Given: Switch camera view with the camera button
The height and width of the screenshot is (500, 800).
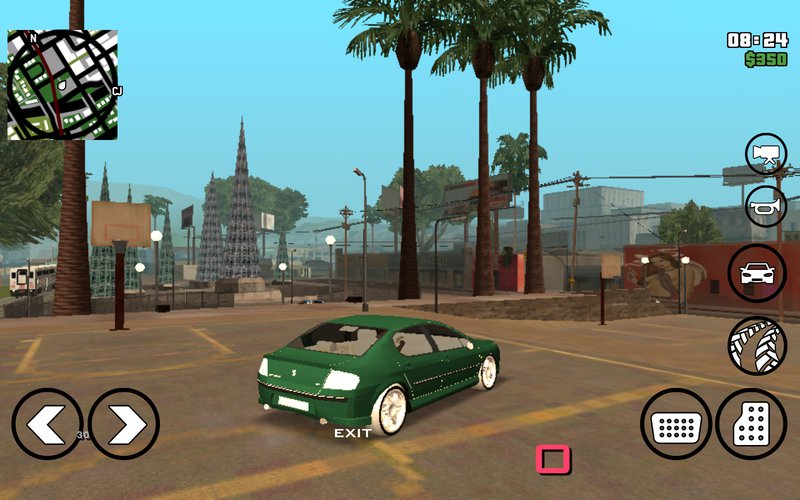Looking at the screenshot, I should coord(766,154).
